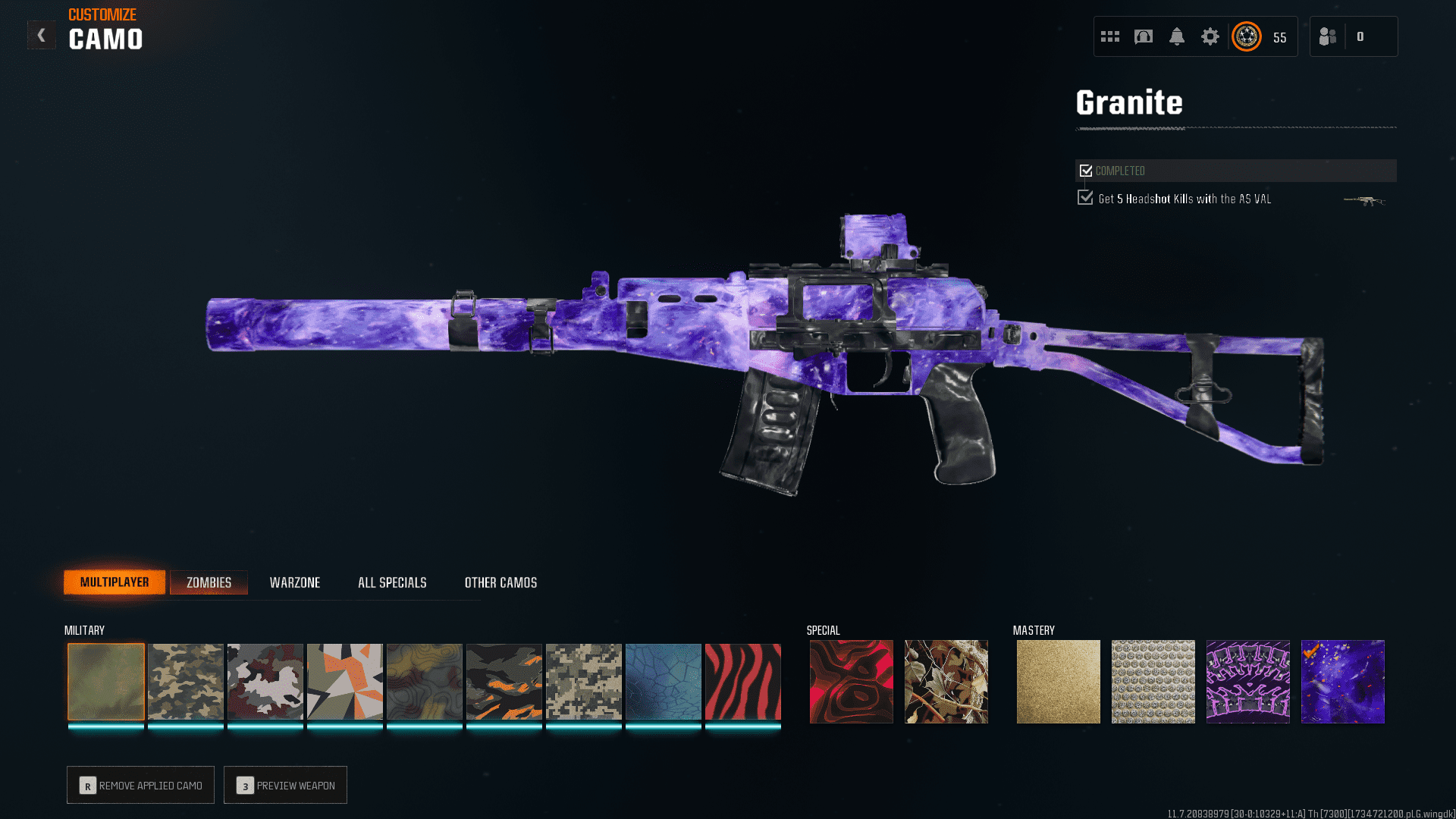View the ALL SPECIALS category

tap(392, 582)
